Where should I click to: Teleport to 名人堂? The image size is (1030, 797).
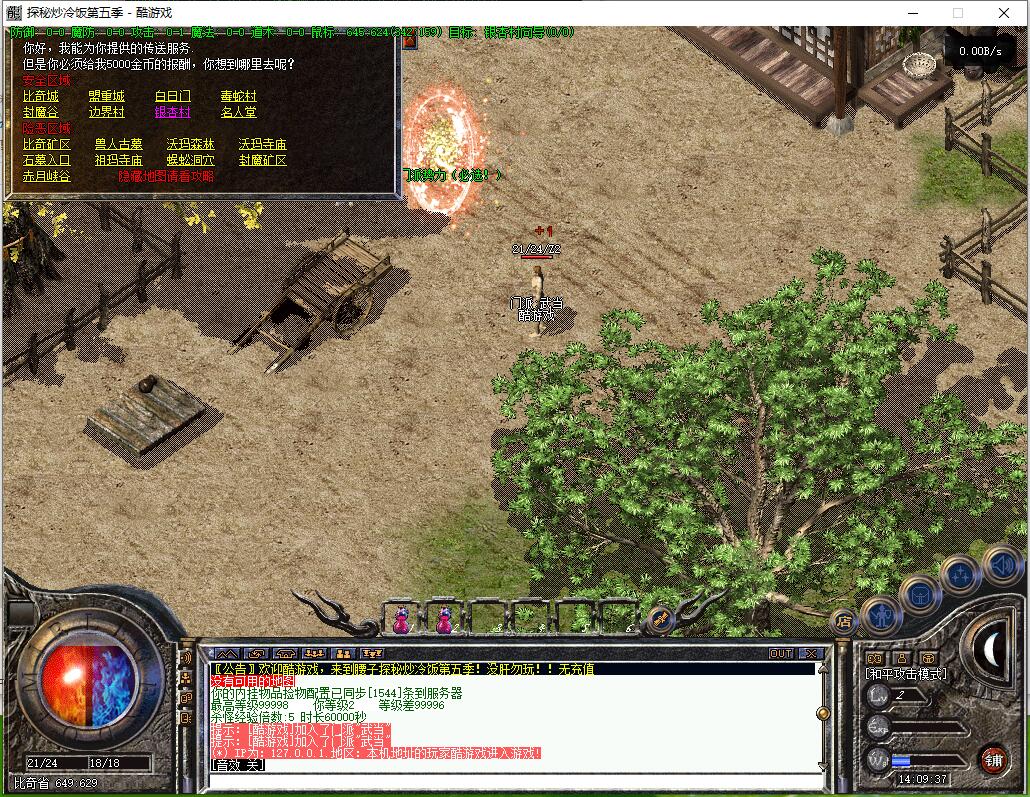click(238, 112)
